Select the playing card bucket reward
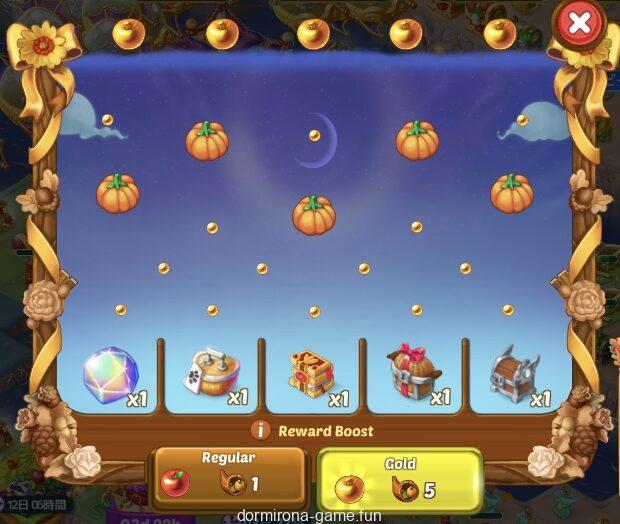 212,376
